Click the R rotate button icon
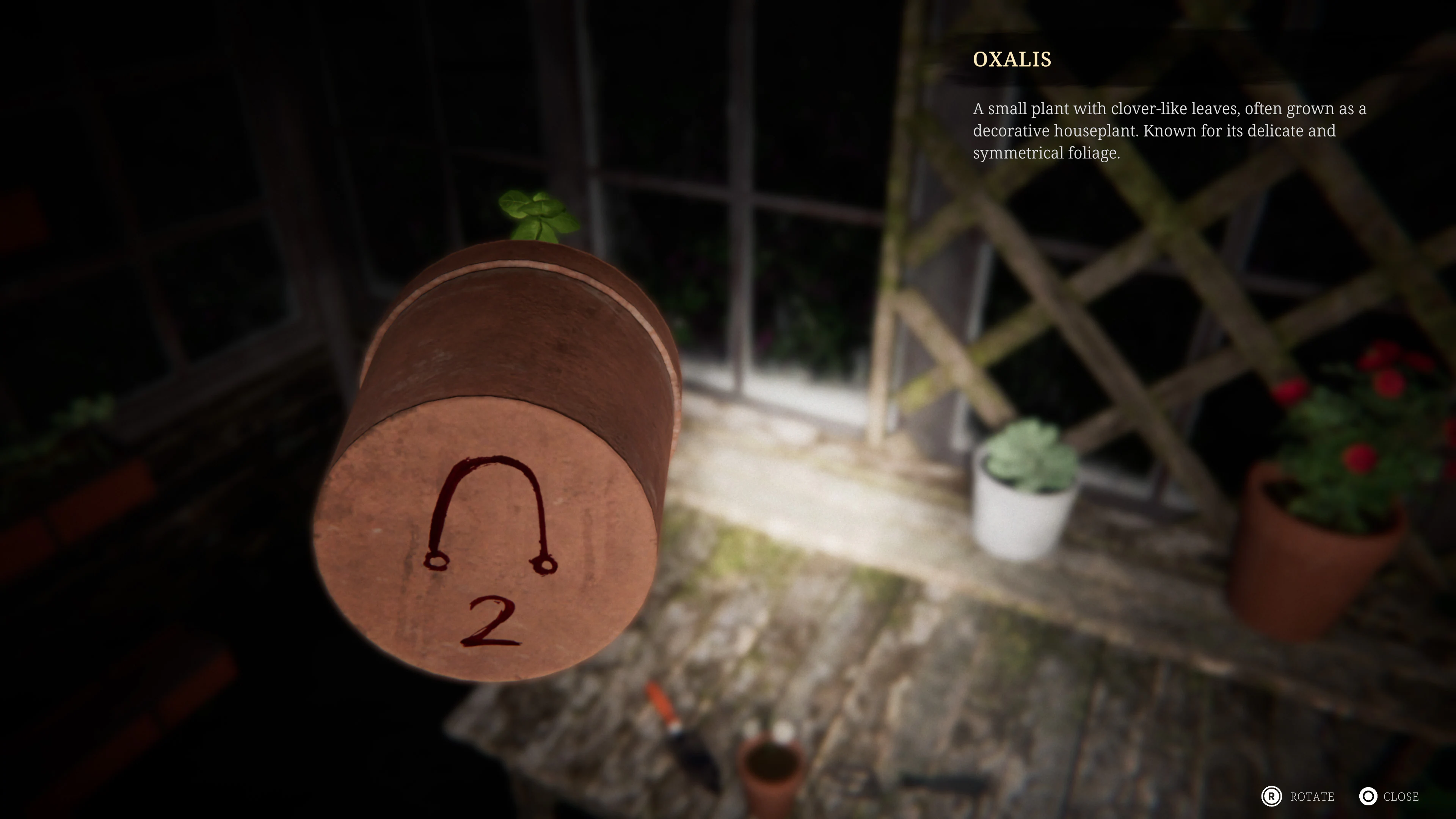The width and height of the screenshot is (1456, 819). pyautogui.click(x=1272, y=797)
